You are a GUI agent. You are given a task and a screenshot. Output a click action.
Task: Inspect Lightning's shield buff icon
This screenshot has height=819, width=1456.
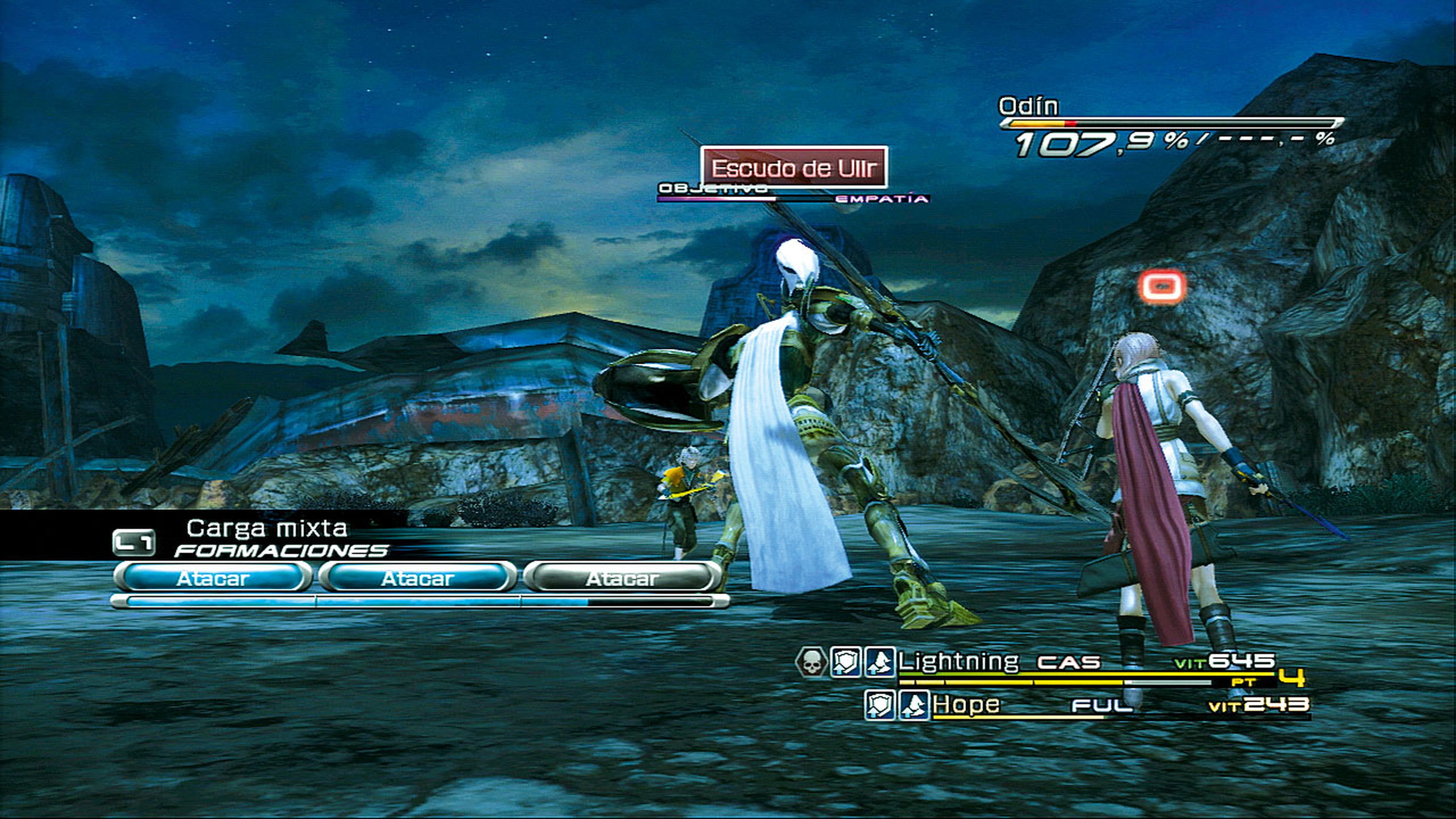click(x=845, y=662)
